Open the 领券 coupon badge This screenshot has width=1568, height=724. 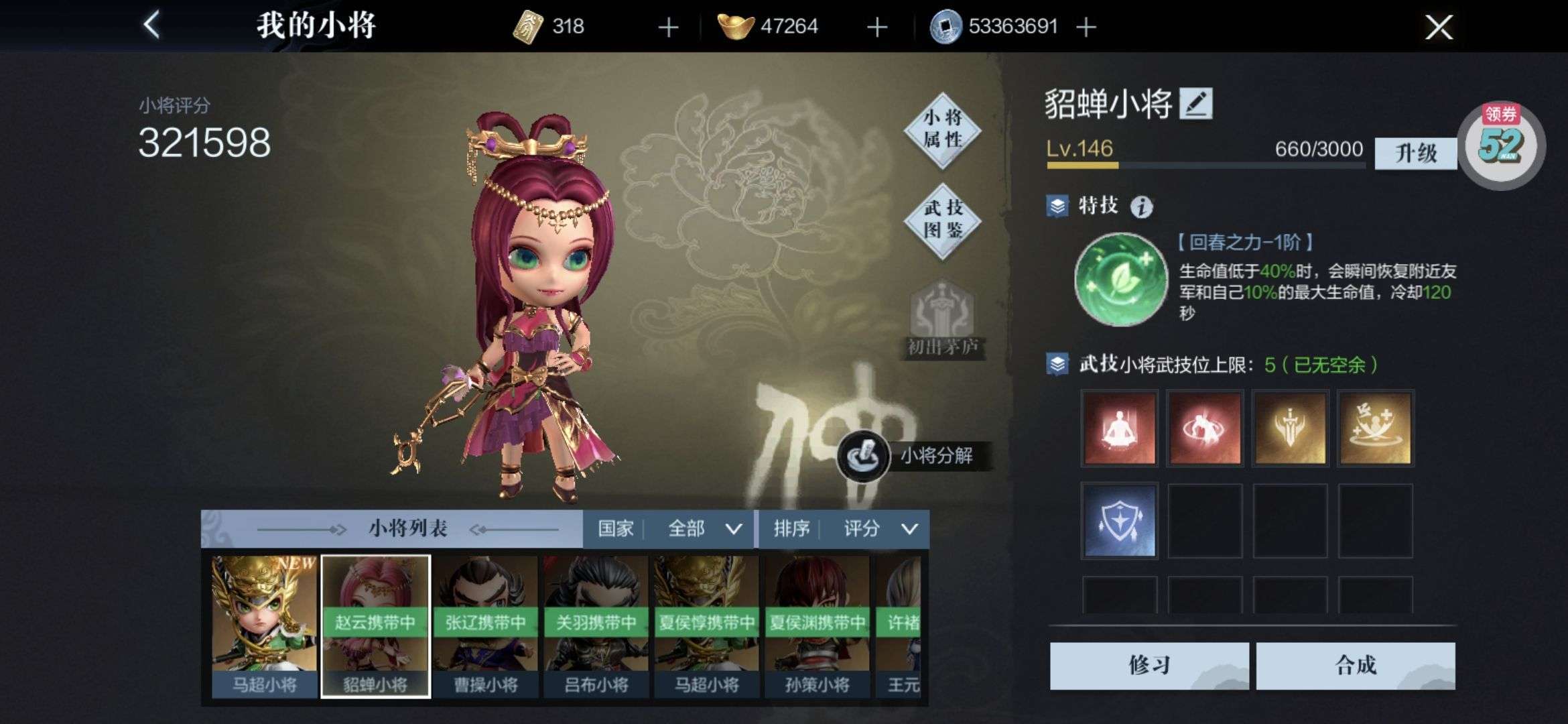click(1501, 145)
